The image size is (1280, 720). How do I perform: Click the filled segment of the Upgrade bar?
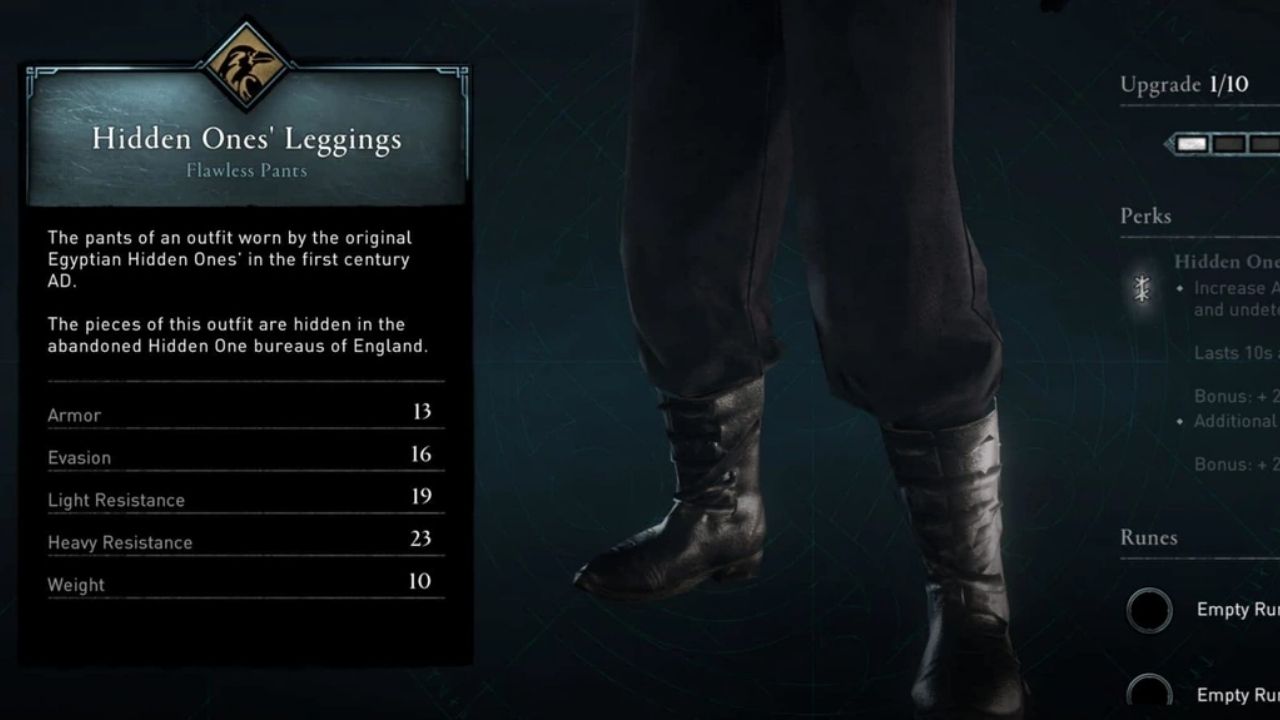pyautogui.click(x=1192, y=144)
